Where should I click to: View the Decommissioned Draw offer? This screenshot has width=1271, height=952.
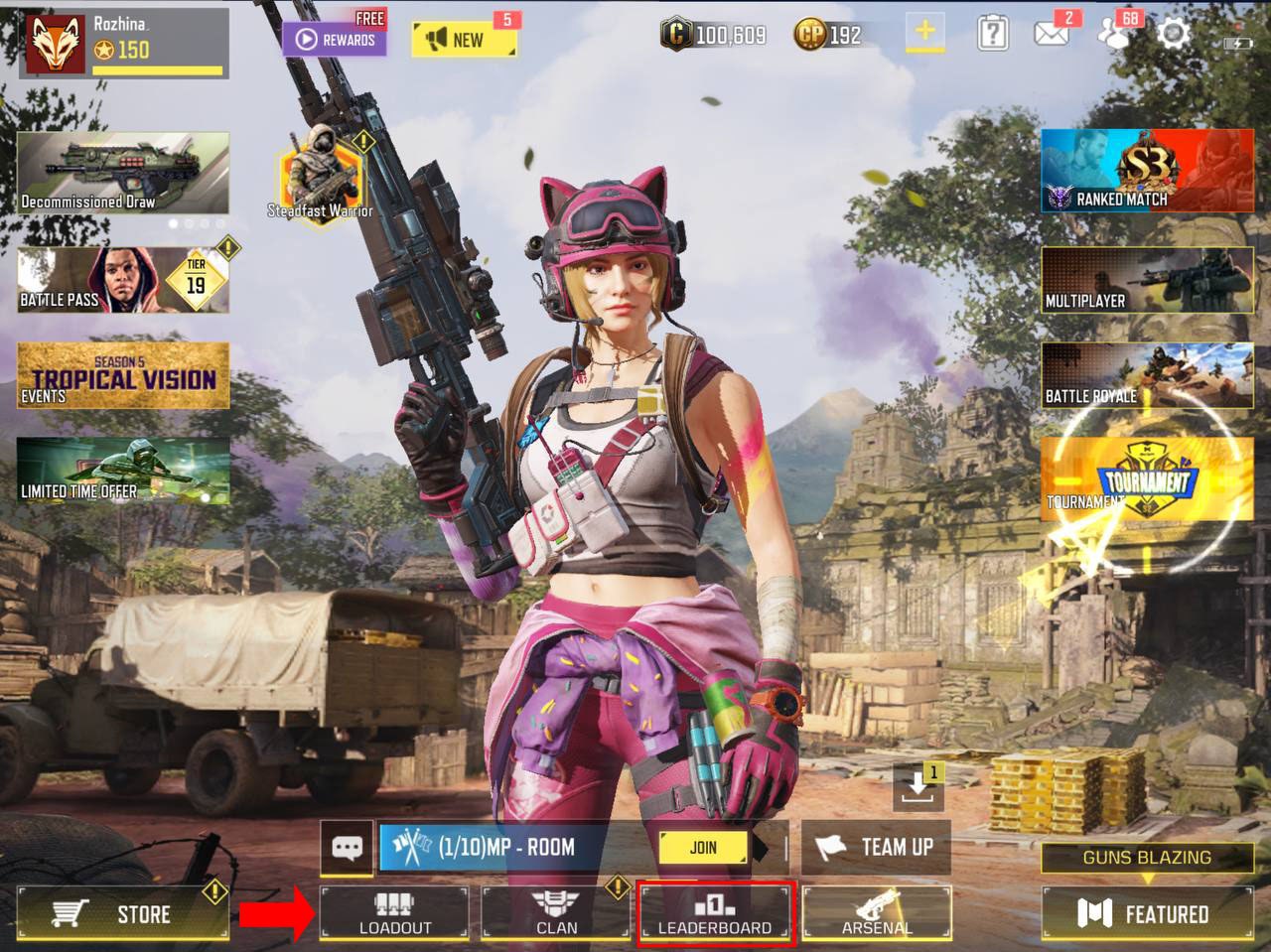click(123, 173)
